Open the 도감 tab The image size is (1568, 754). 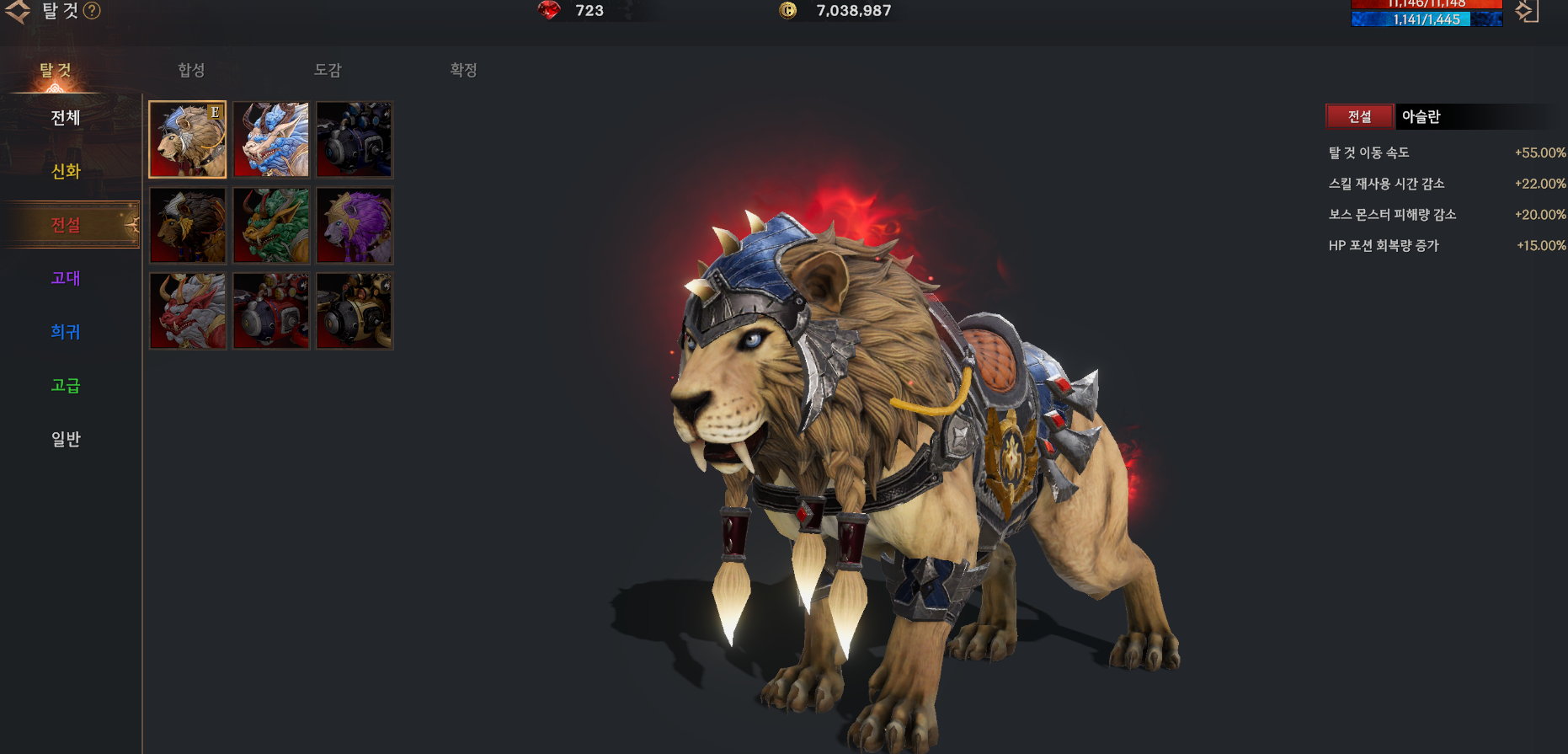tap(328, 70)
